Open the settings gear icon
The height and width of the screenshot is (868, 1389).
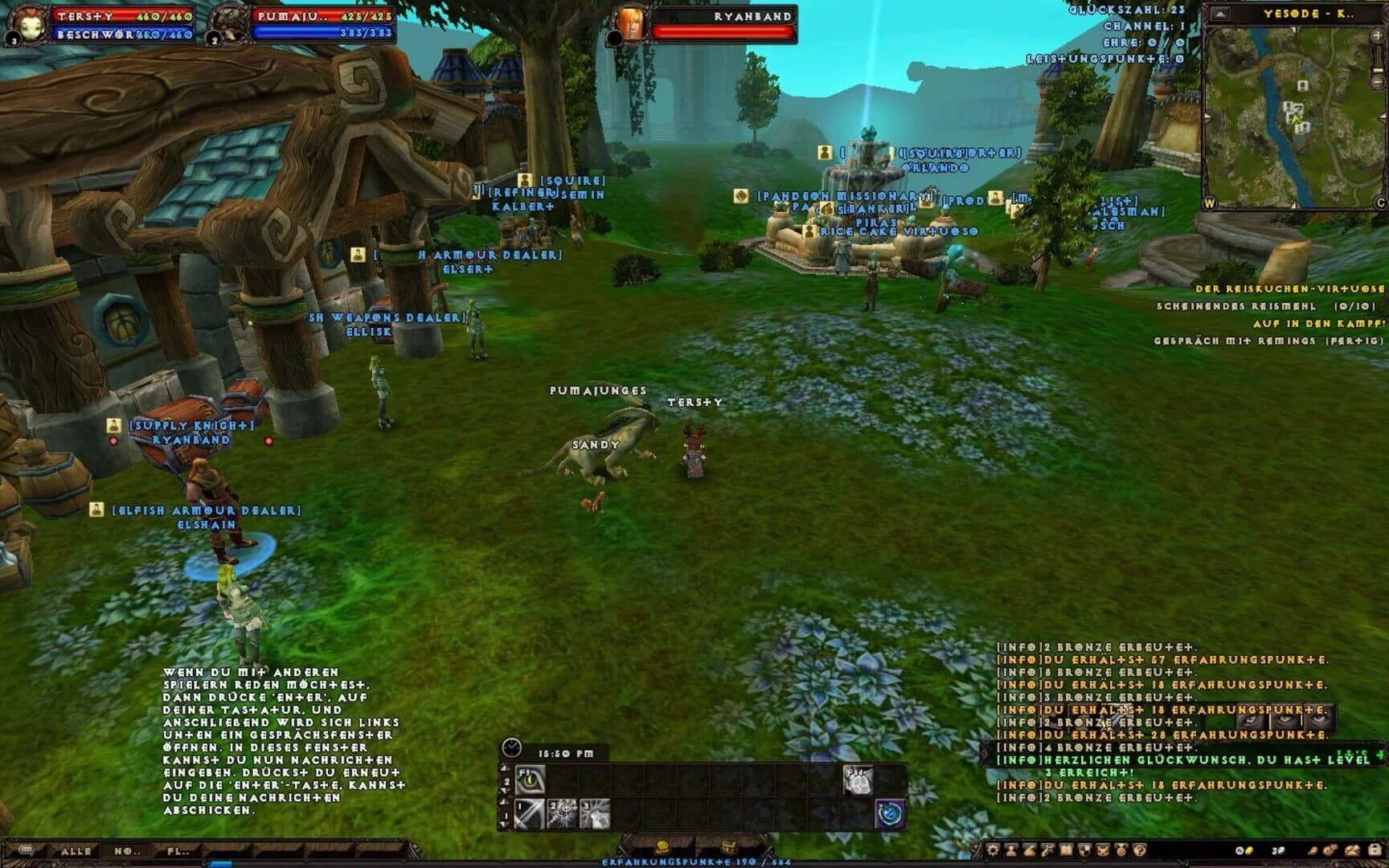(x=994, y=850)
